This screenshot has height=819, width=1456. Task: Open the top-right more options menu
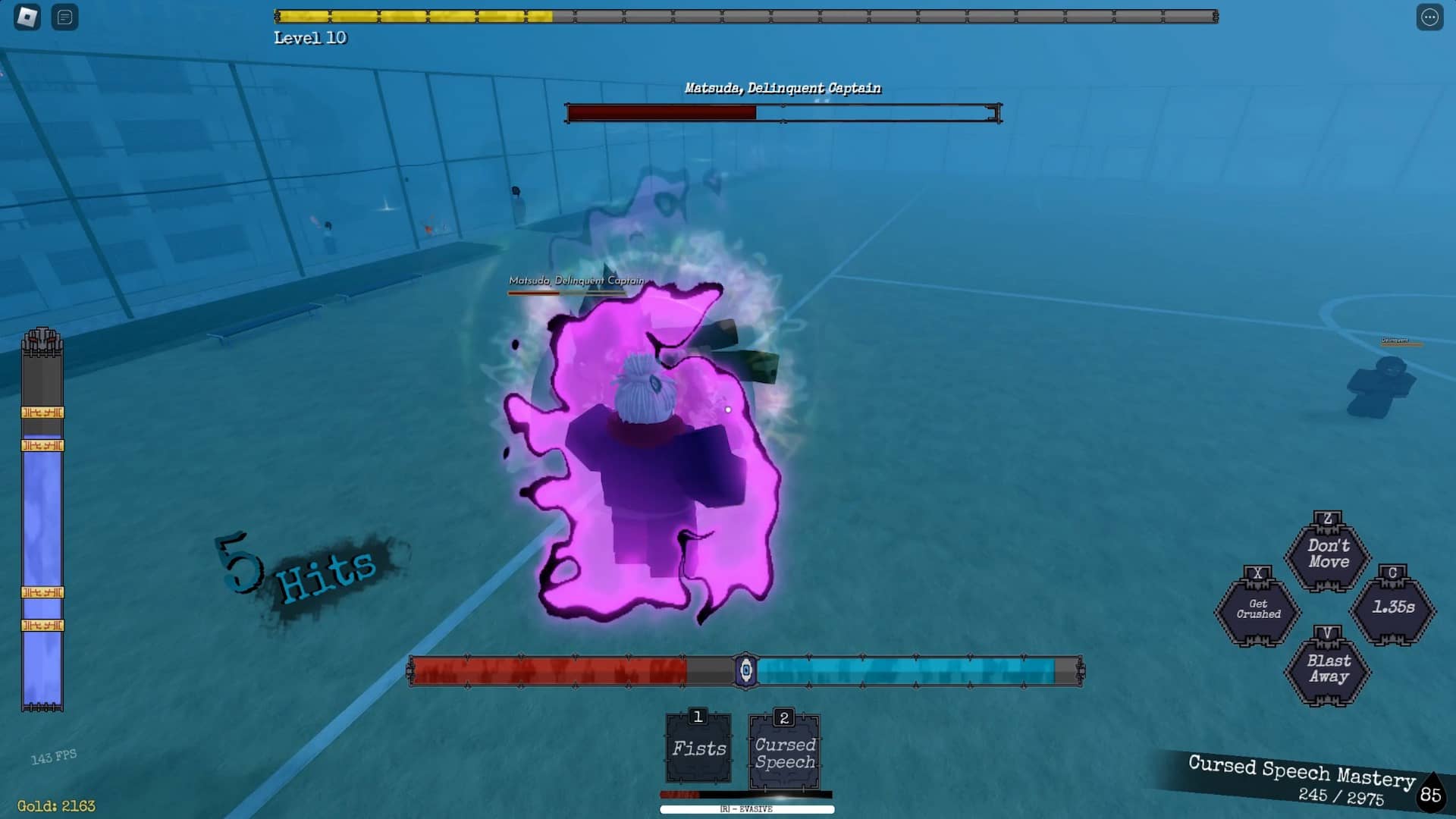pos(1429,17)
